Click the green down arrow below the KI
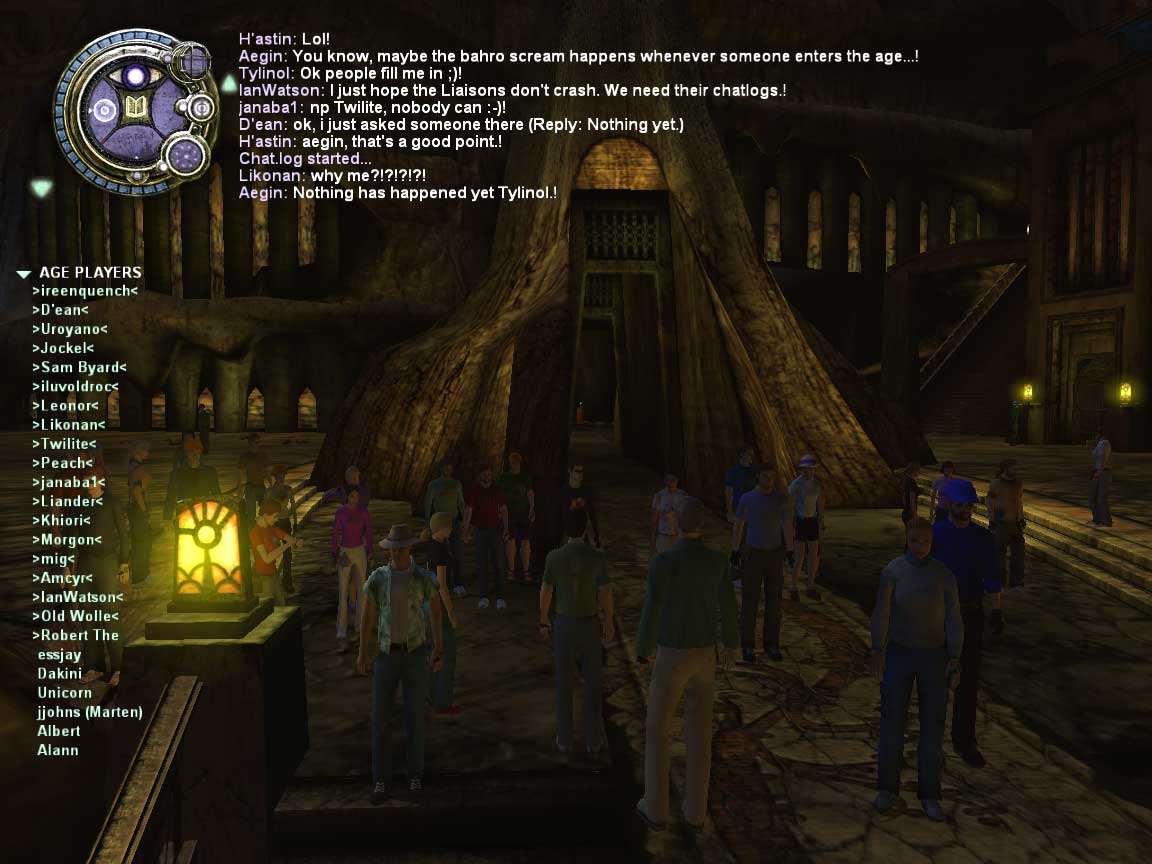This screenshot has width=1152, height=864. click(40, 186)
